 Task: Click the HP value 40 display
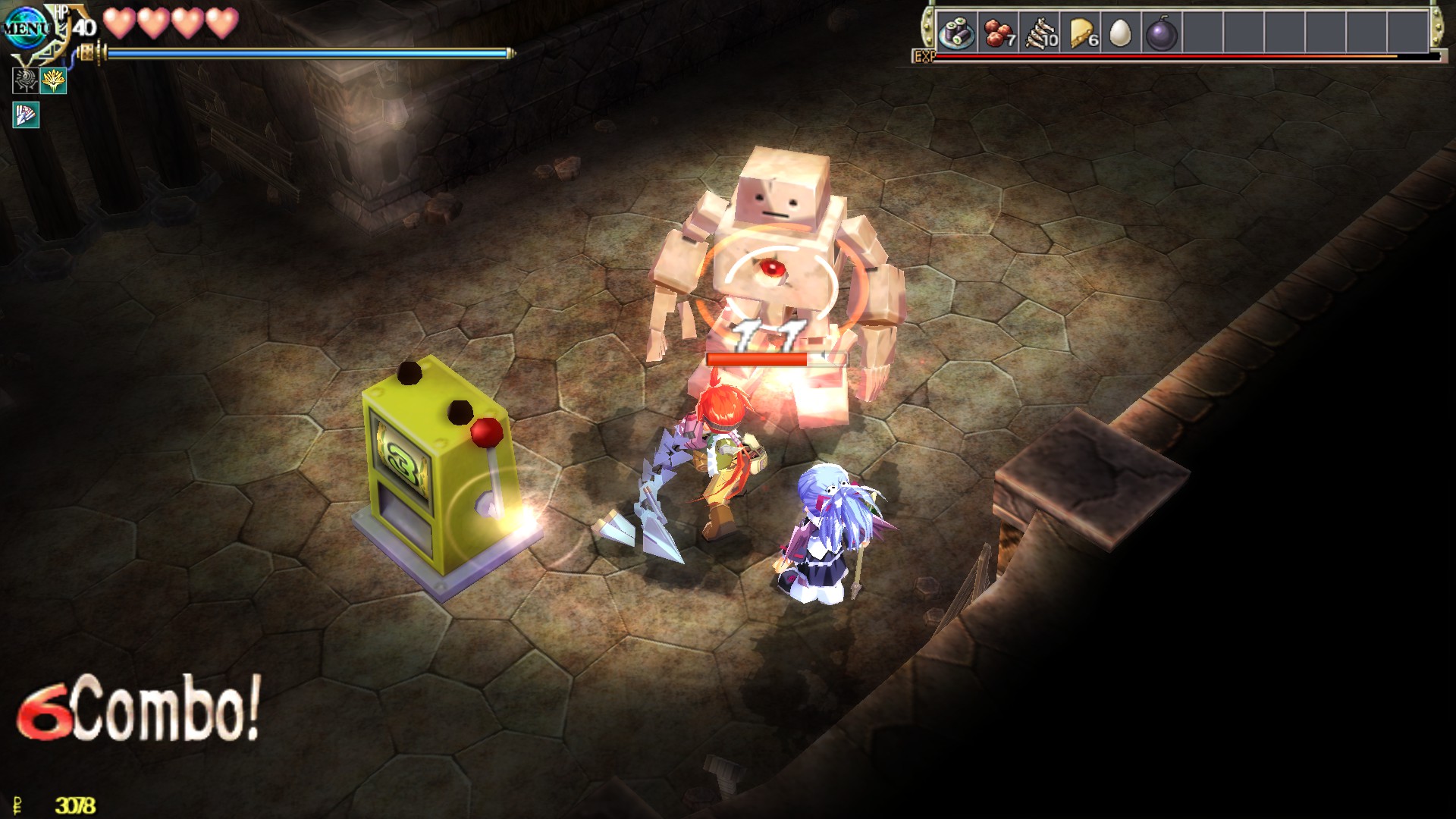tap(86, 30)
